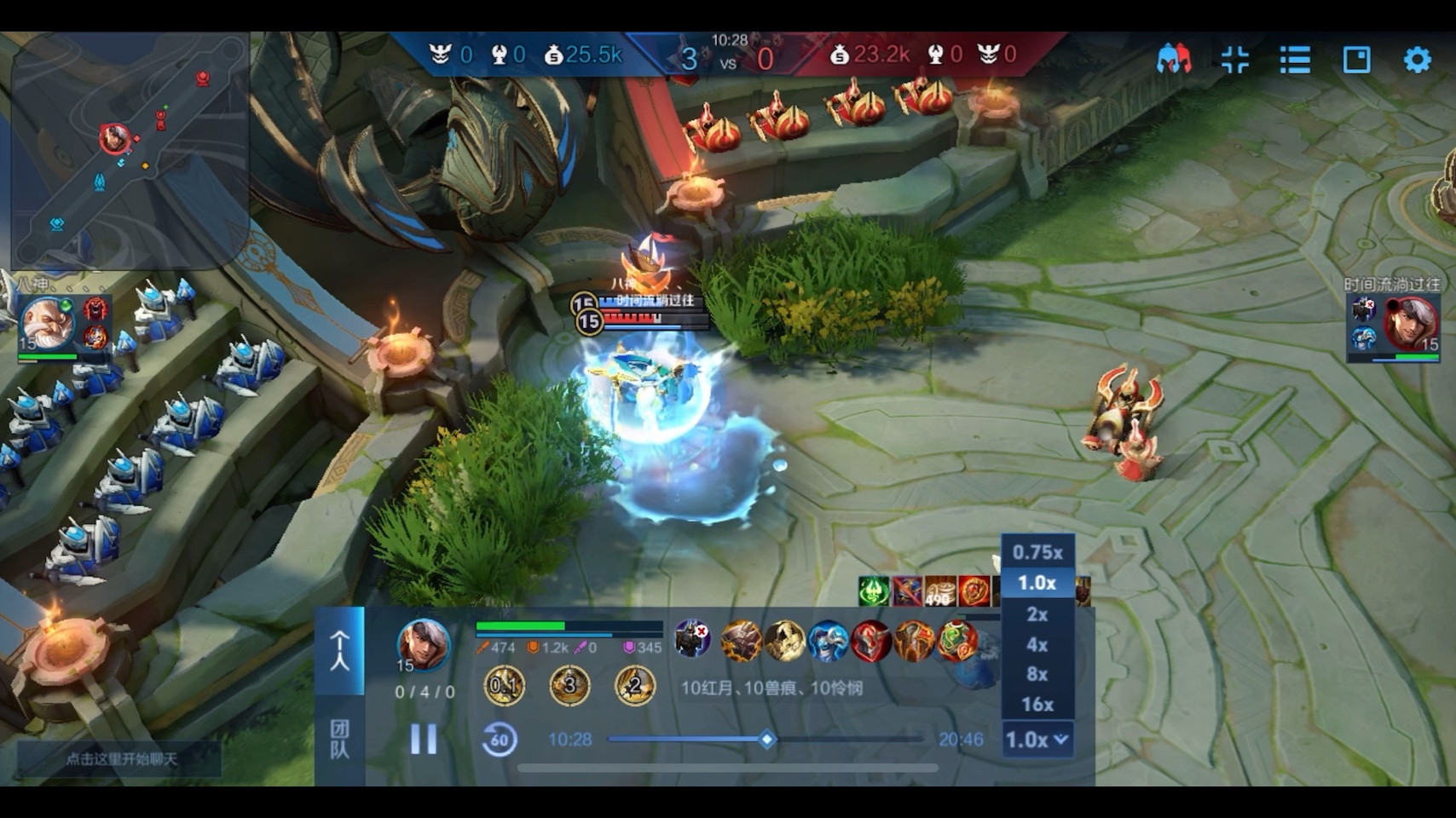
Task: Set replay speed to 4x
Action: 1037,645
